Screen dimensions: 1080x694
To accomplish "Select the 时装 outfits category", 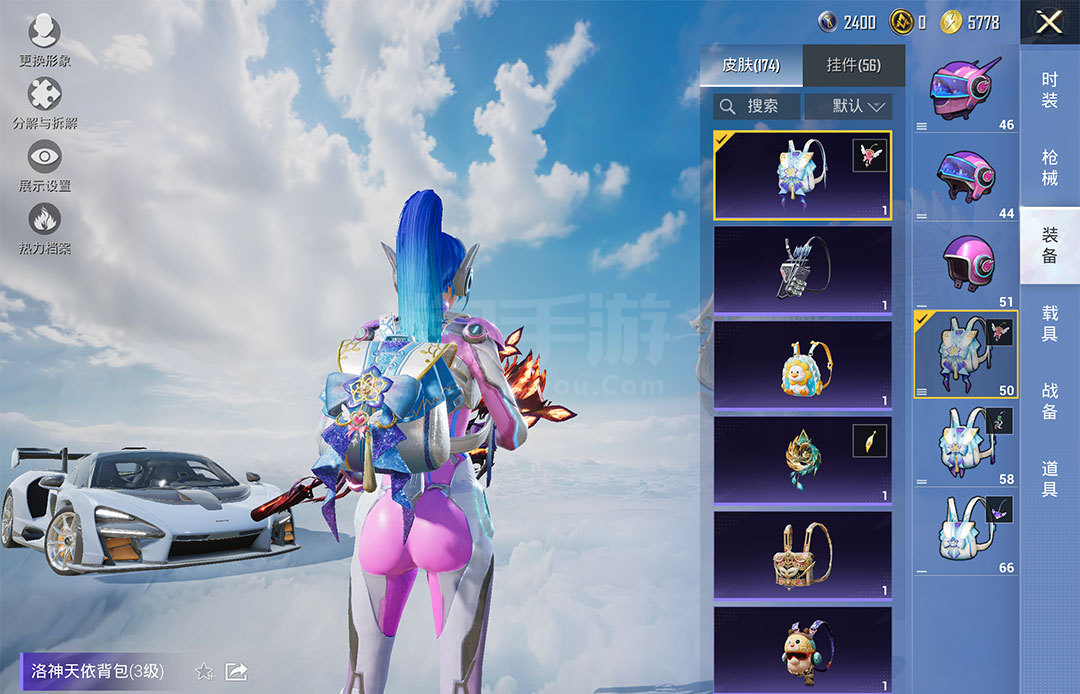I will 1049,89.
